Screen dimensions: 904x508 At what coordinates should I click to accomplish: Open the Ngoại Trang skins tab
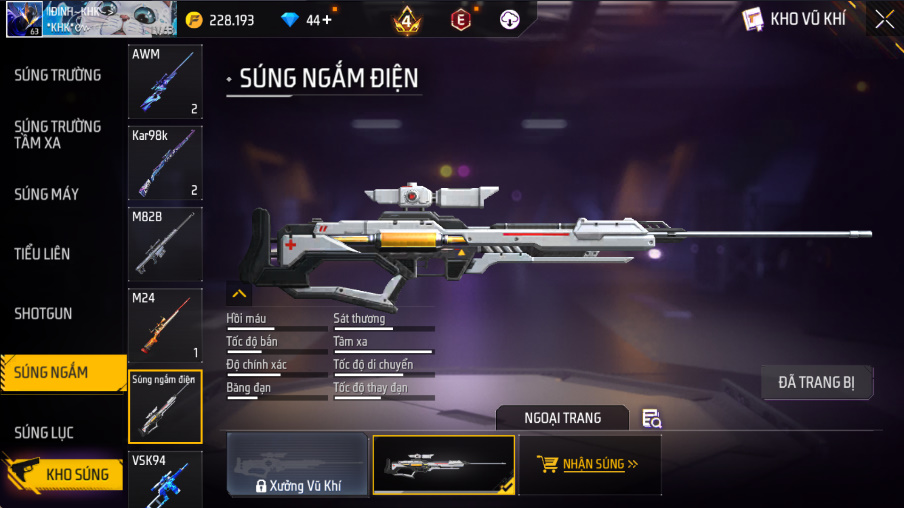click(562, 418)
